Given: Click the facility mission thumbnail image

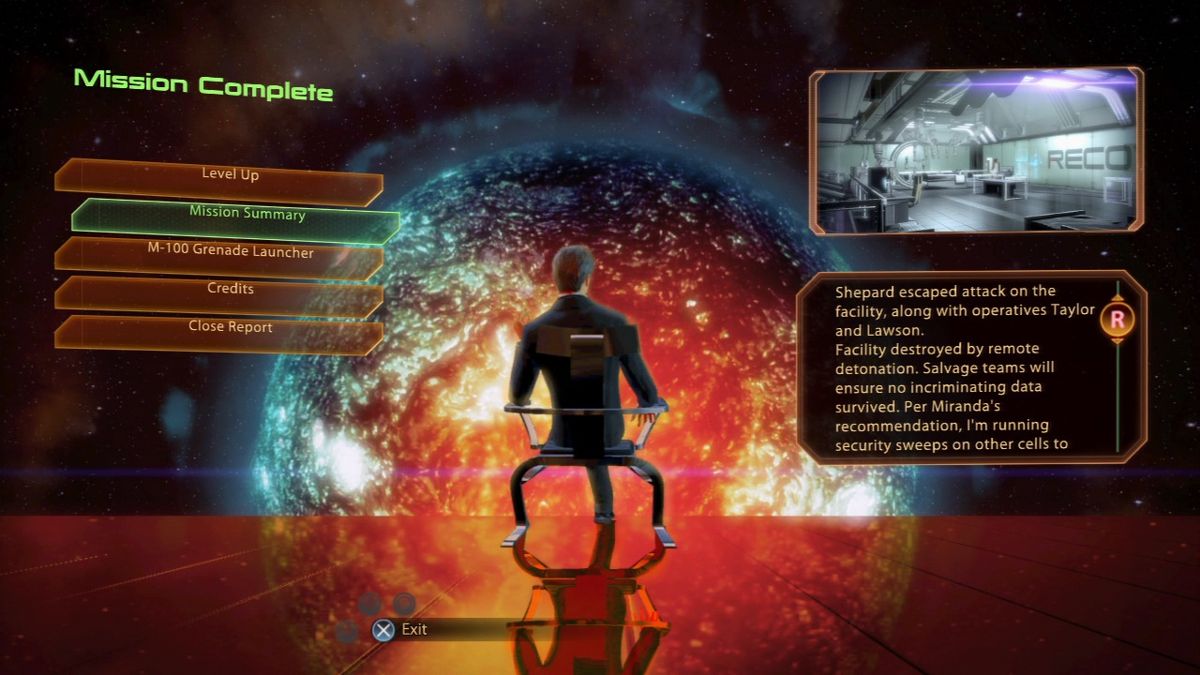Looking at the screenshot, I should click(x=976, y=152).
